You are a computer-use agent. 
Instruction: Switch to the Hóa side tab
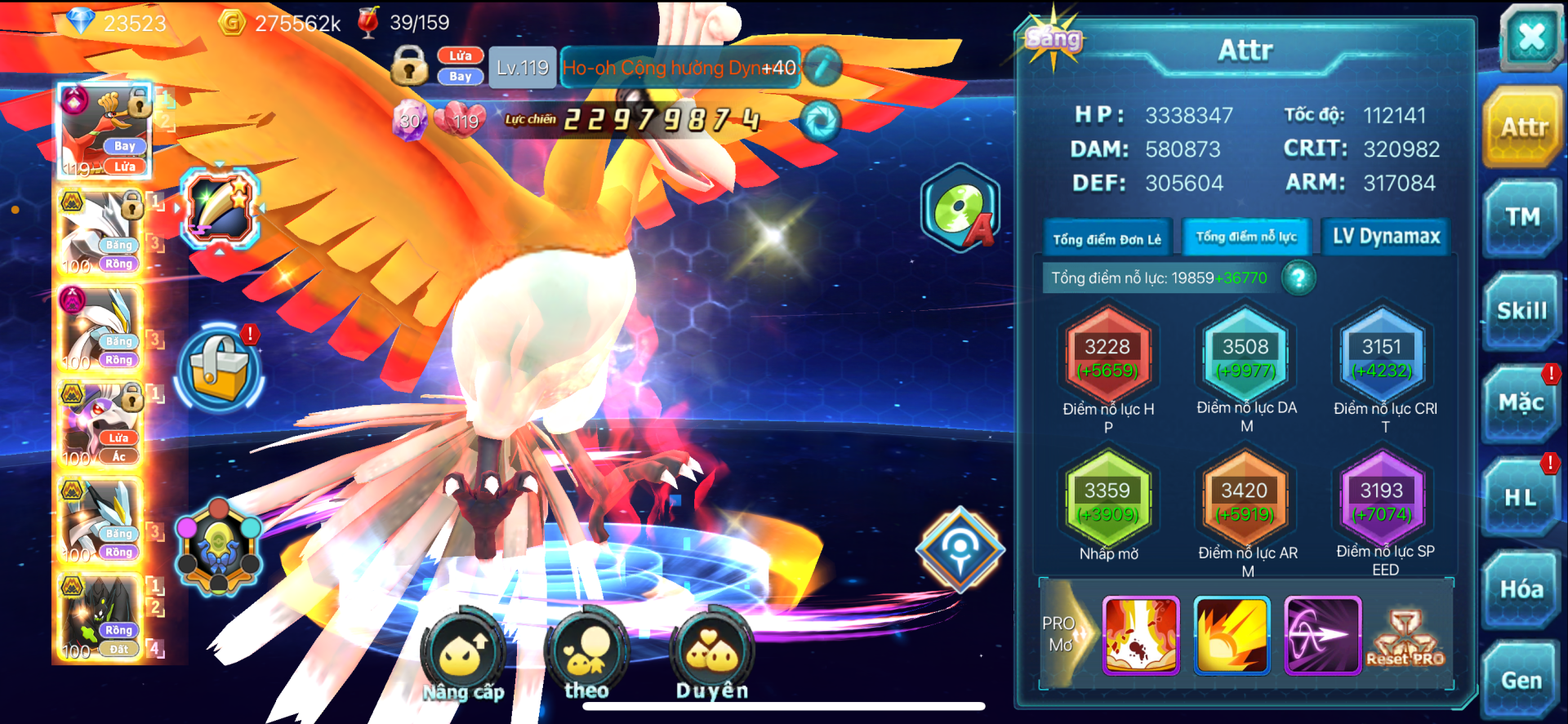(x=1521, y=589)
